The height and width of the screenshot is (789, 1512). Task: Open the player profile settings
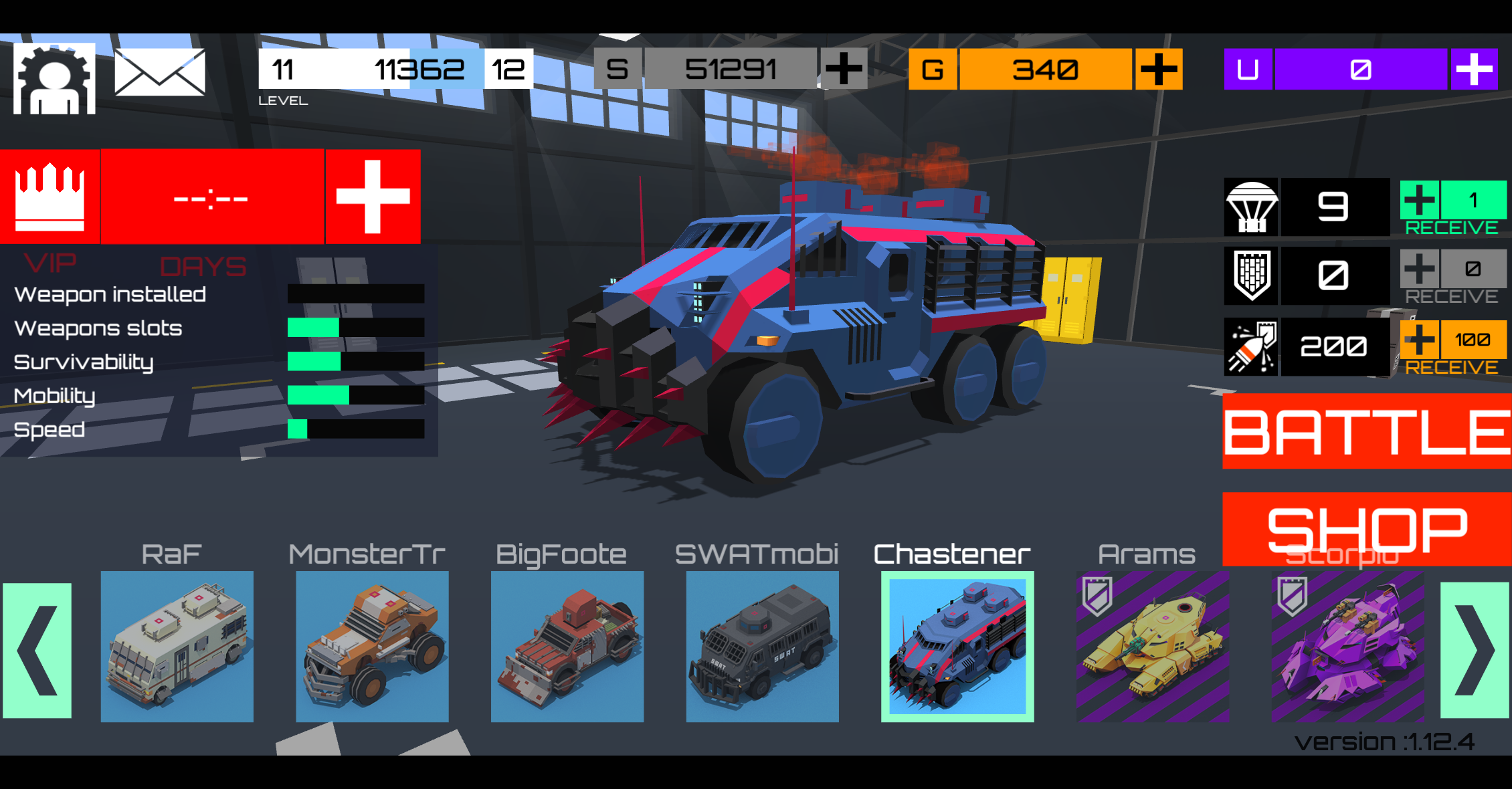tap(54, 74)
